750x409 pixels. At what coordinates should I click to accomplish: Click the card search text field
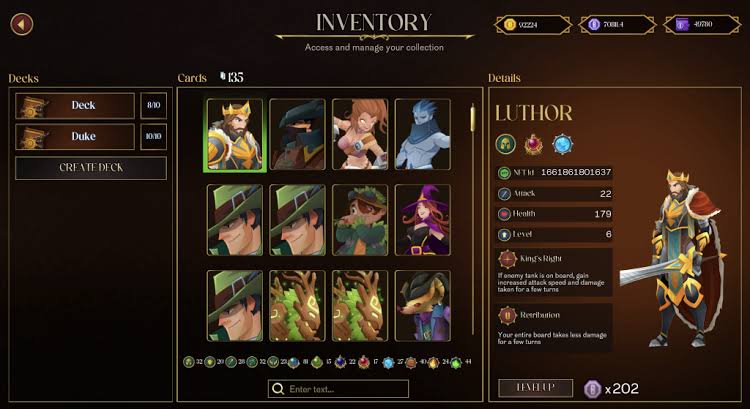coord(338,389)
